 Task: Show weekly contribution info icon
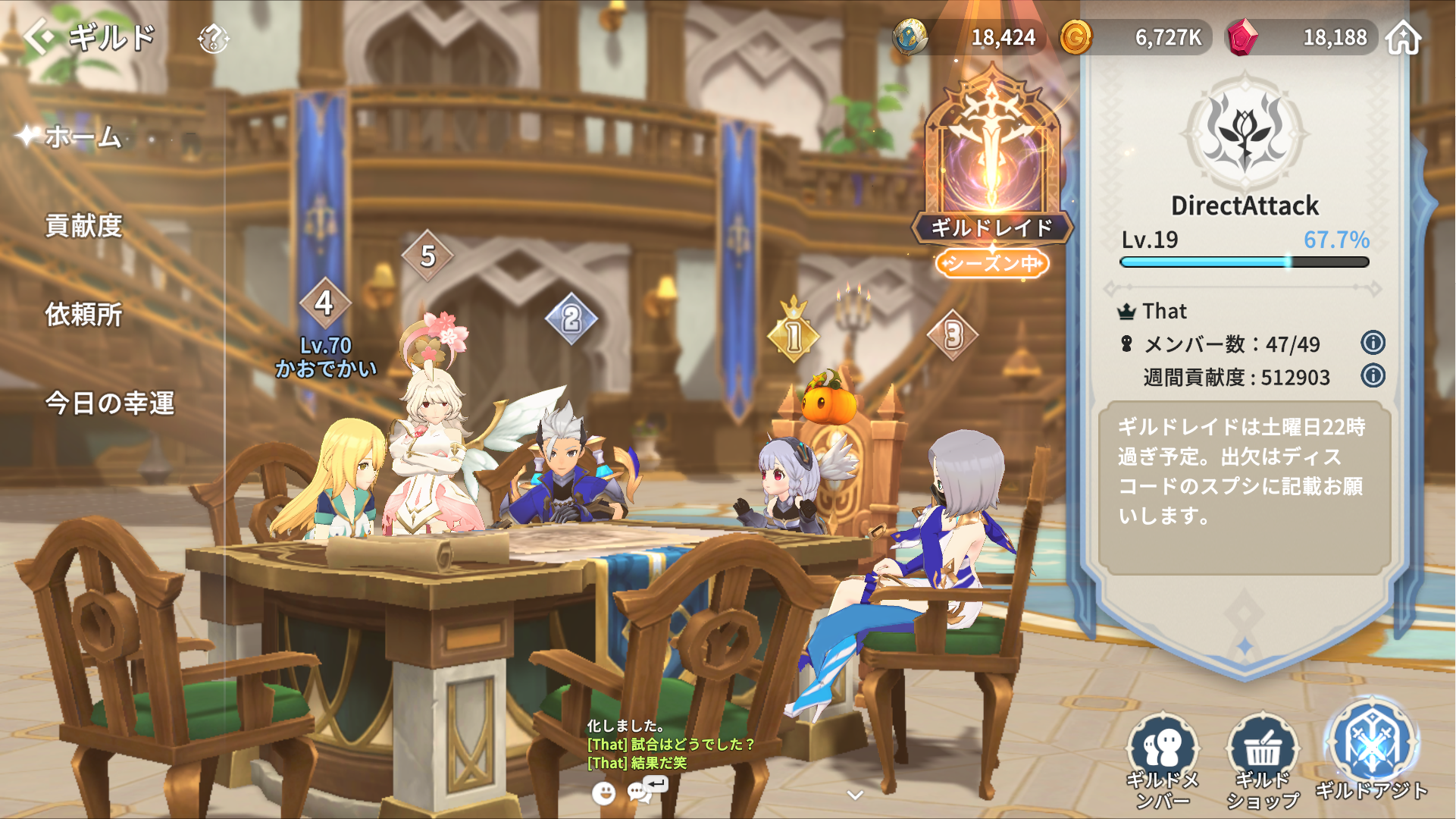(1373, 376)
